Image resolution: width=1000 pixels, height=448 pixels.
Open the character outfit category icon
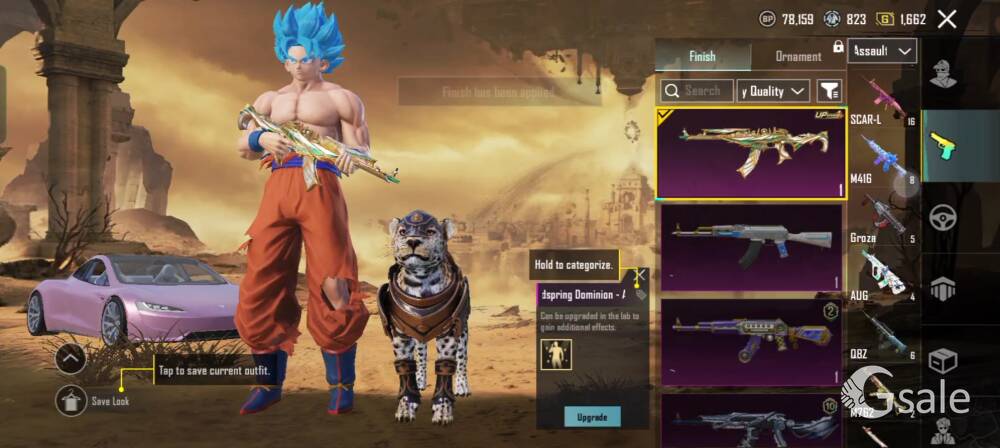point(941,74)
